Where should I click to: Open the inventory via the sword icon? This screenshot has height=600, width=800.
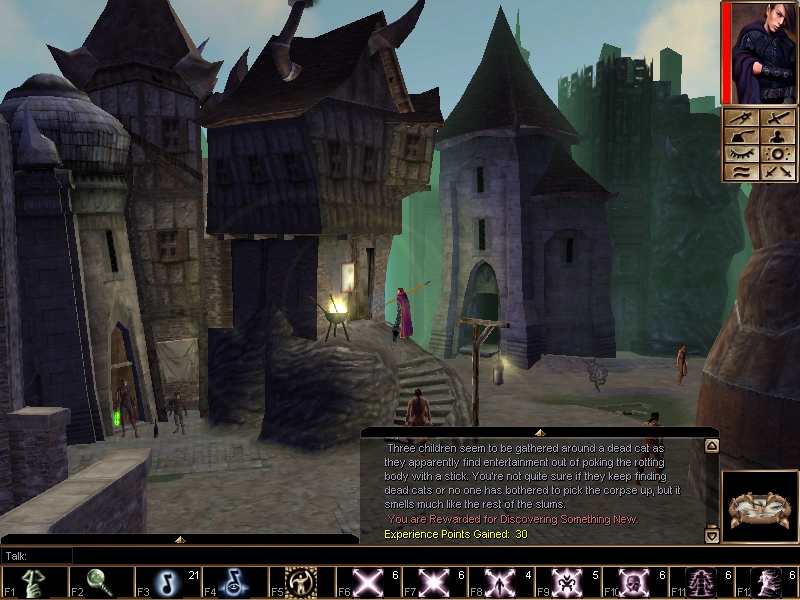tap(776, 118)
